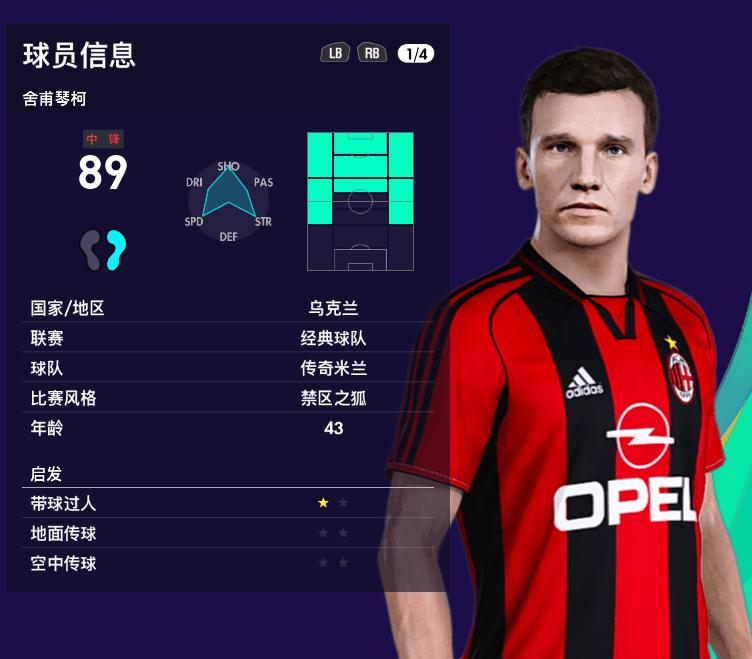Select the 地面传球 inspiration row
Image resolution: width=752 pixels, height=659 pixels.
(230, 533)
